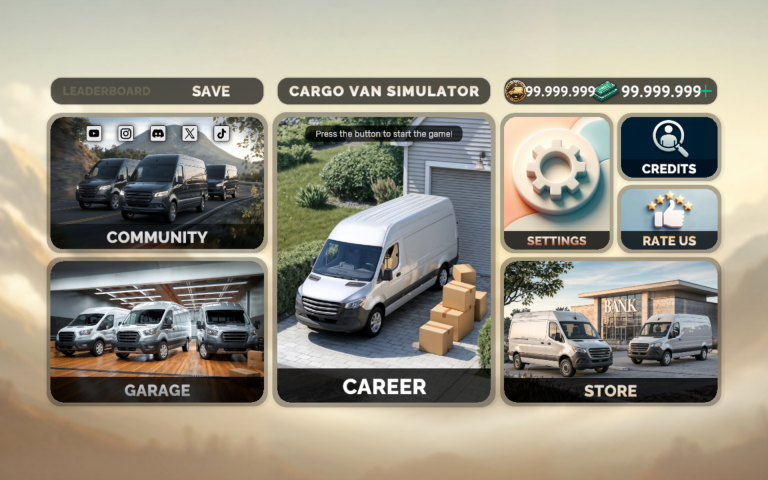Open the TikTok community link
768x480 pixels.
point(222,133)
